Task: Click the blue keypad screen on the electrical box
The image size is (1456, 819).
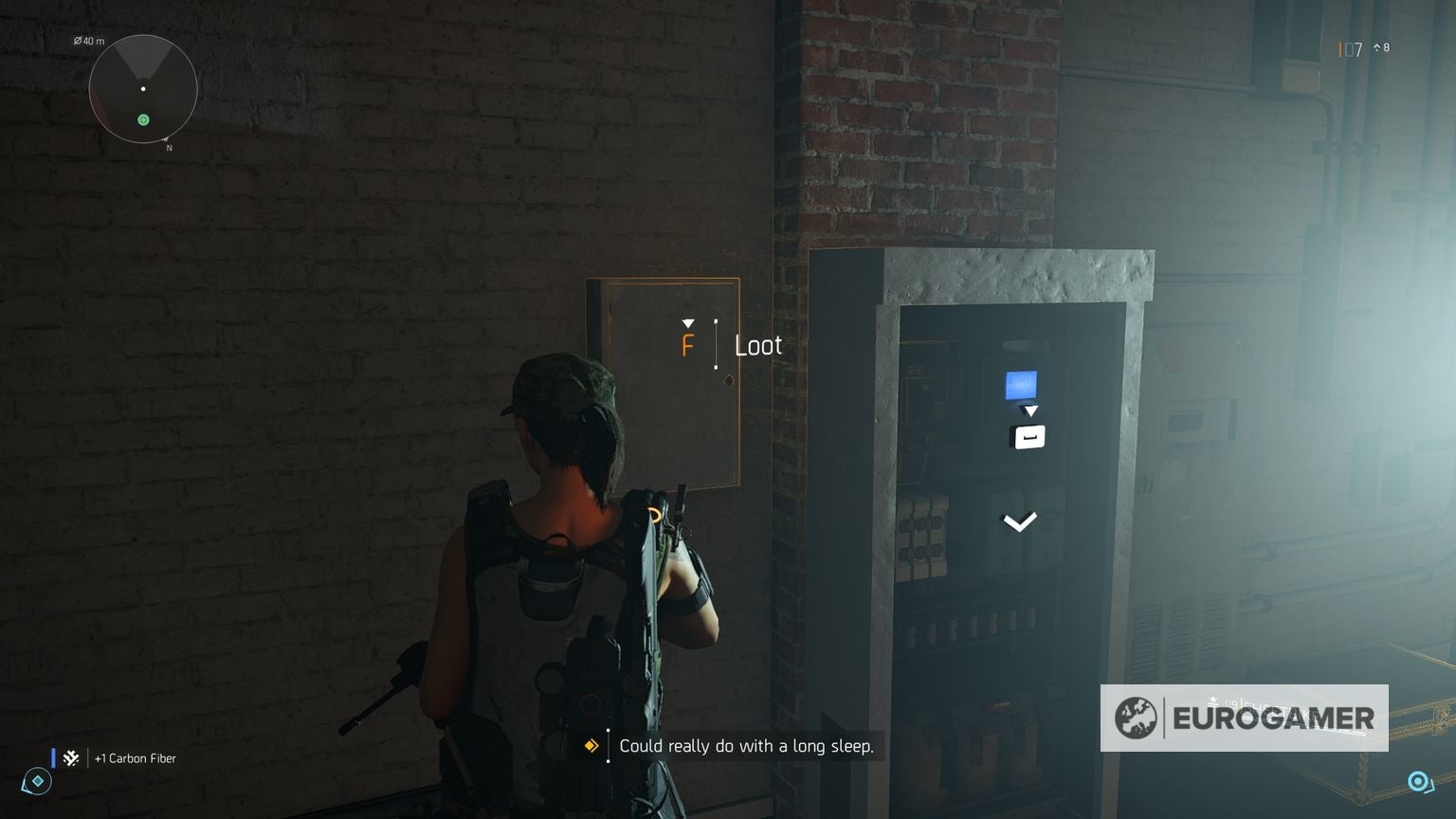Action: [1020, 385]
